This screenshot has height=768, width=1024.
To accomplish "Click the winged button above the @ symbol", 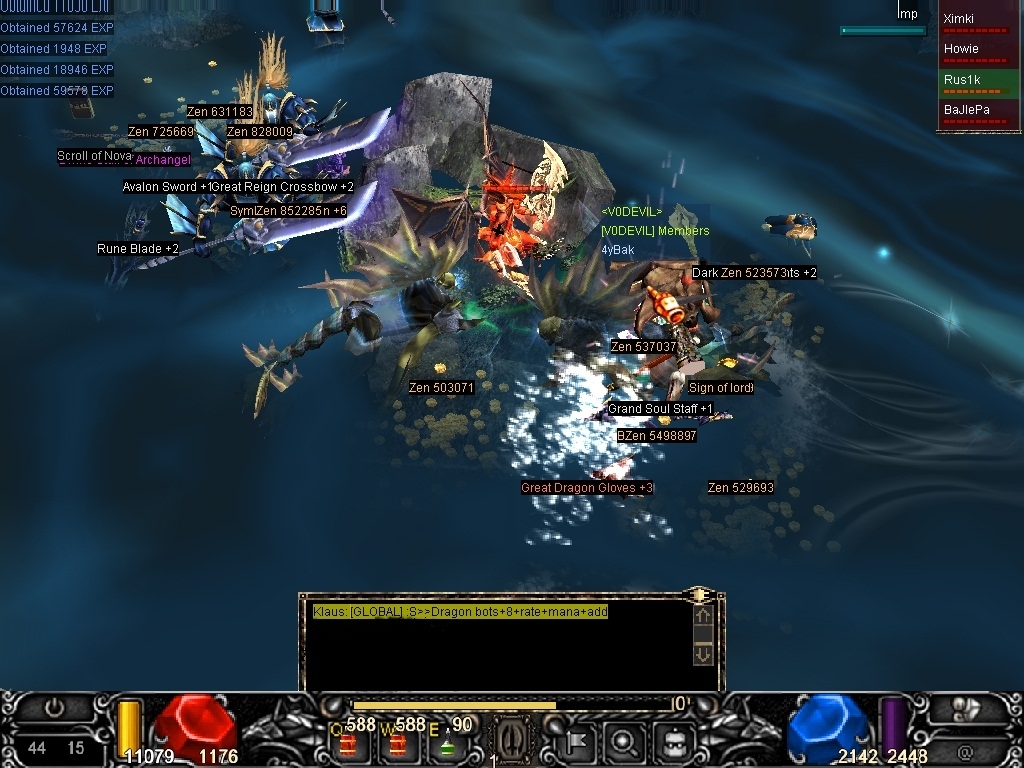I will (964, 709).
